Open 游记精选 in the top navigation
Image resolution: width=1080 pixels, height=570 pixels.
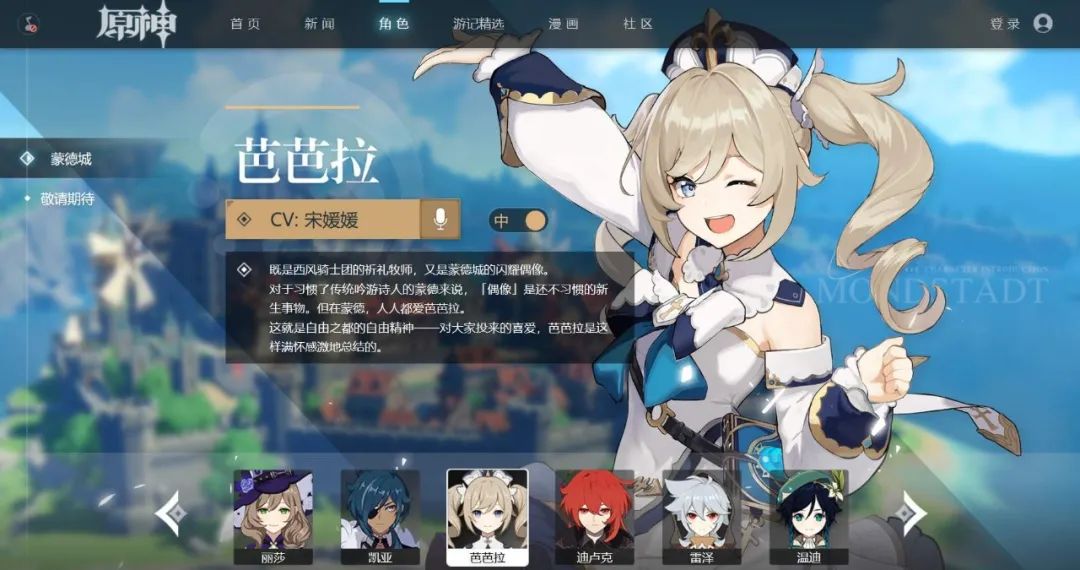479,24
